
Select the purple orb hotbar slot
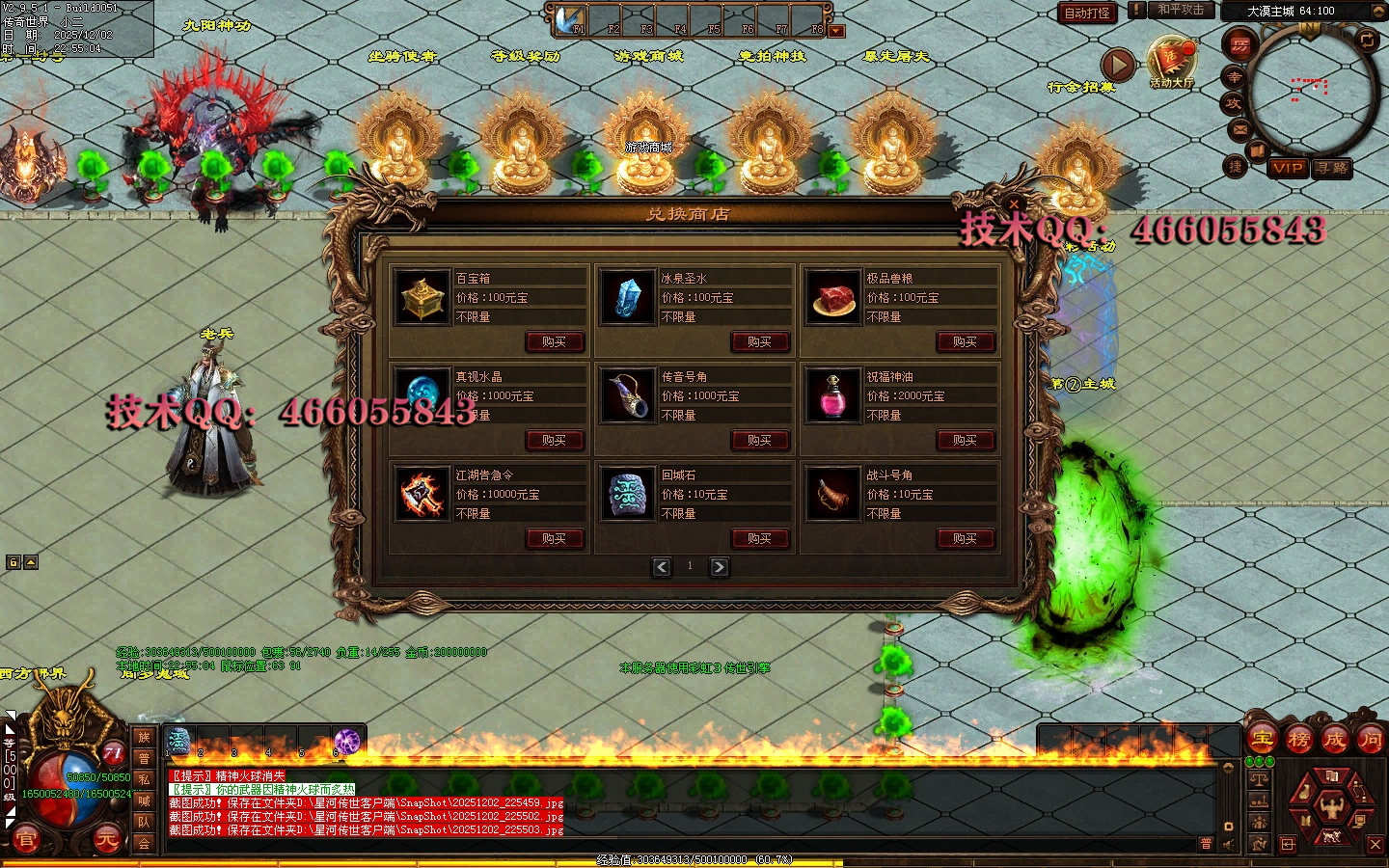[x=346, y=741]
